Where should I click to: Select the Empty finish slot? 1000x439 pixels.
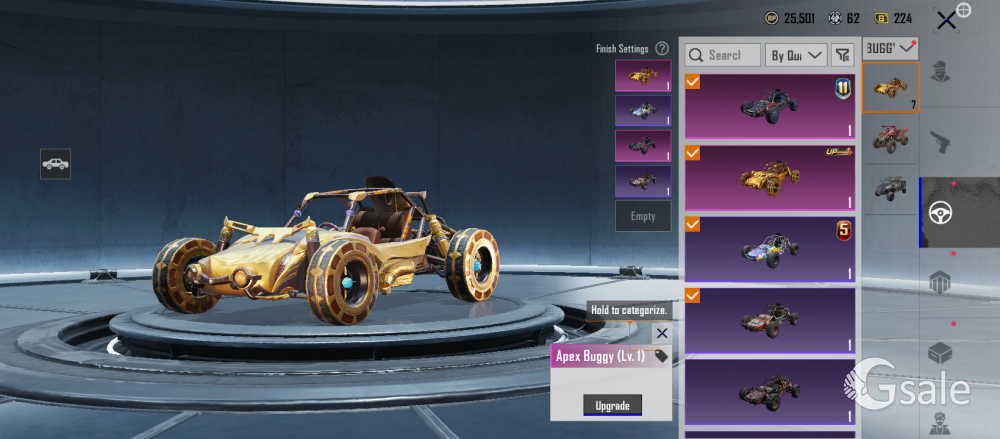(643, 216)
